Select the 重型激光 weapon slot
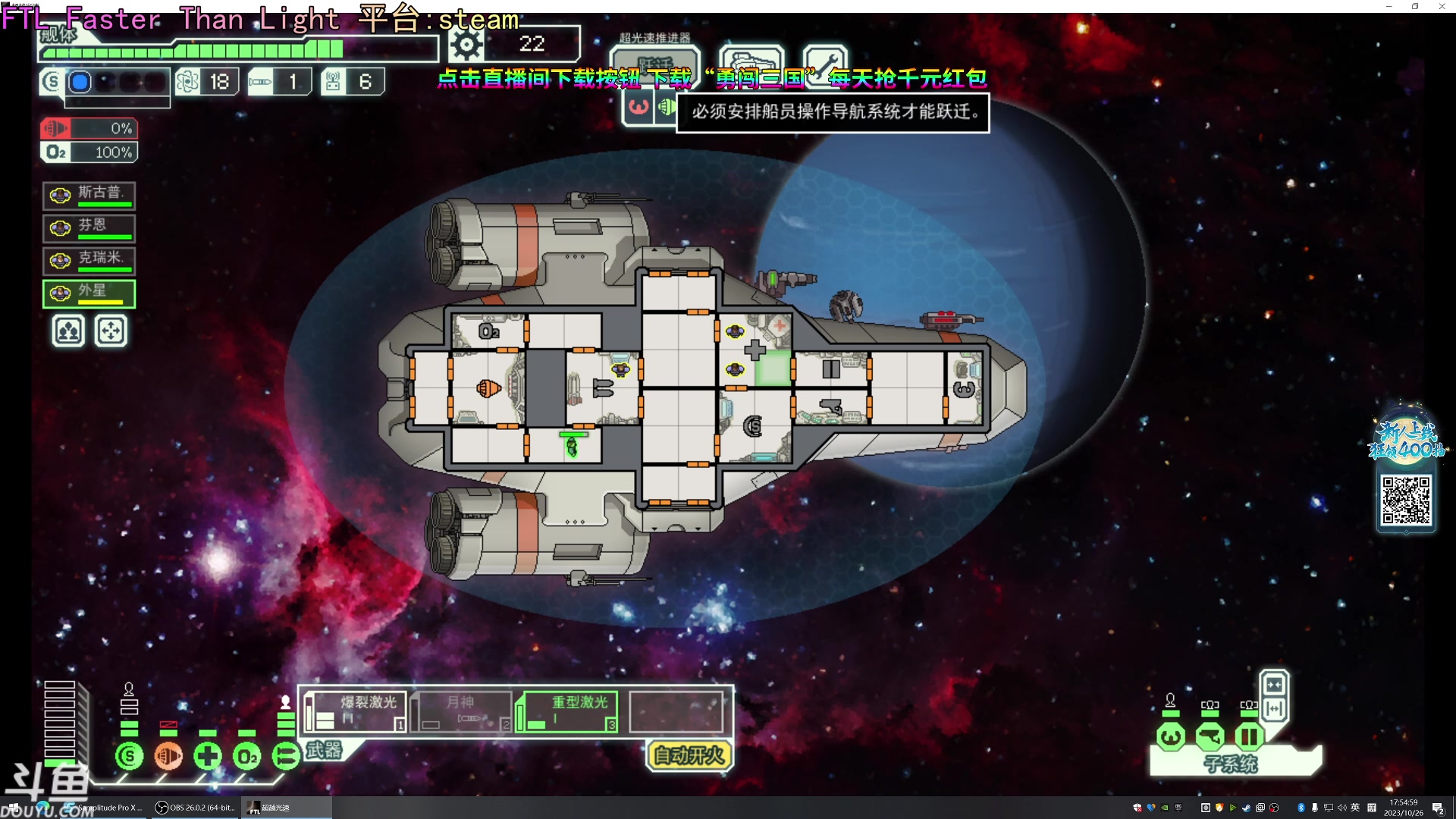Screen dimensions: 1456x819 [566, 711]
